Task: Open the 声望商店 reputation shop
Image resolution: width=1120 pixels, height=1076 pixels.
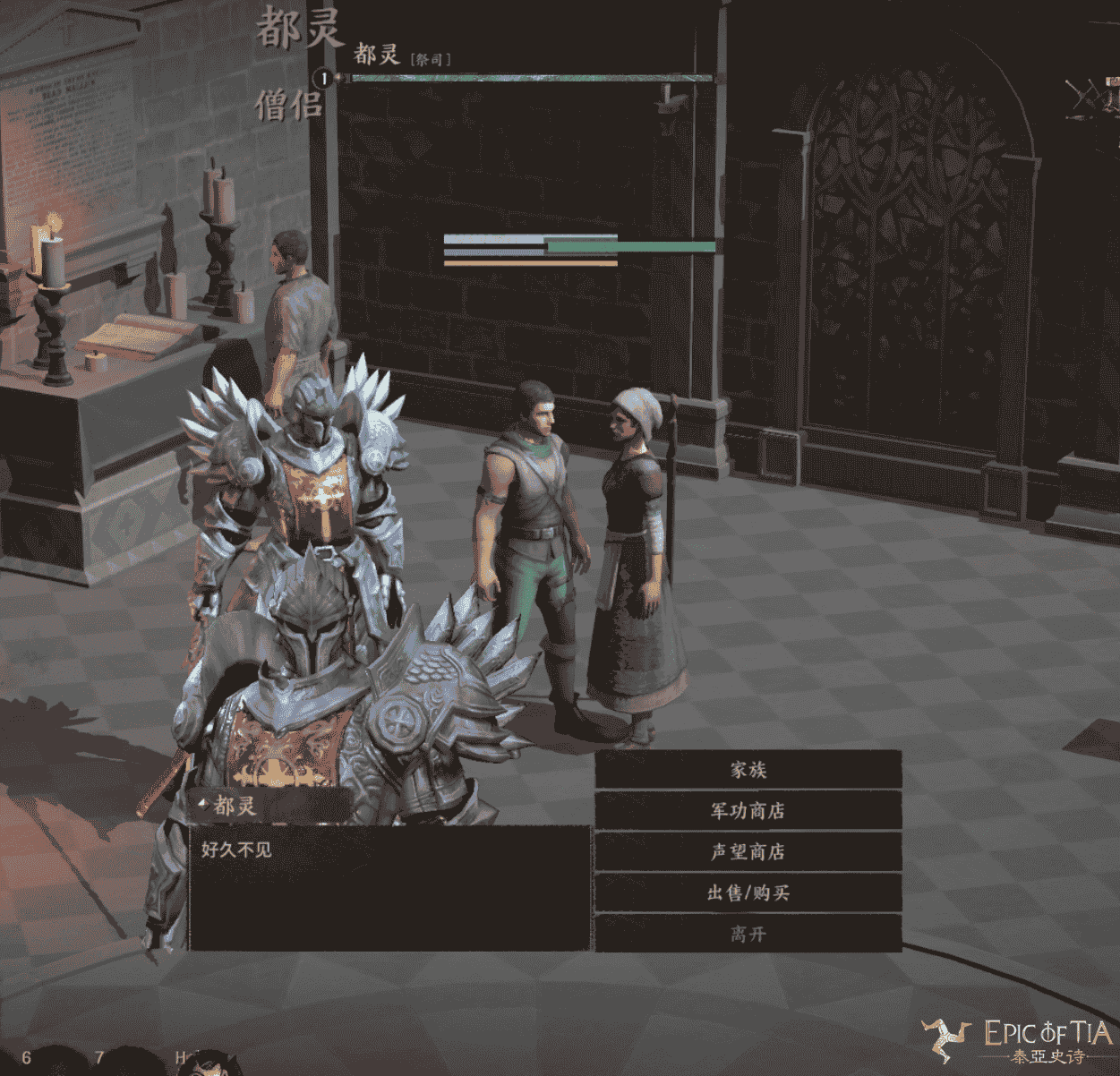Action: pos(748,852)
